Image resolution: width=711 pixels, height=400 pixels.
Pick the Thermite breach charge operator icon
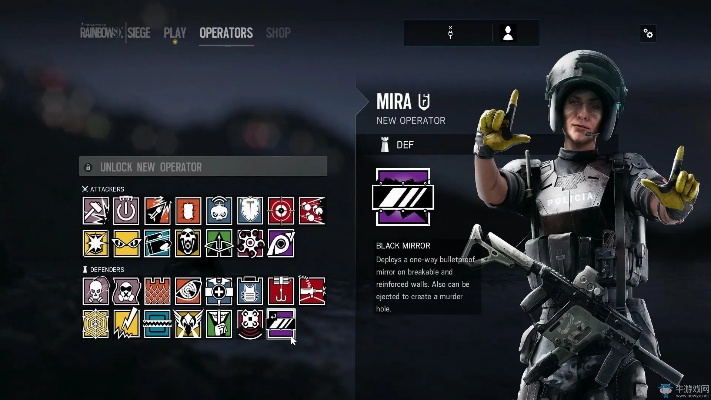click(188, 210)
